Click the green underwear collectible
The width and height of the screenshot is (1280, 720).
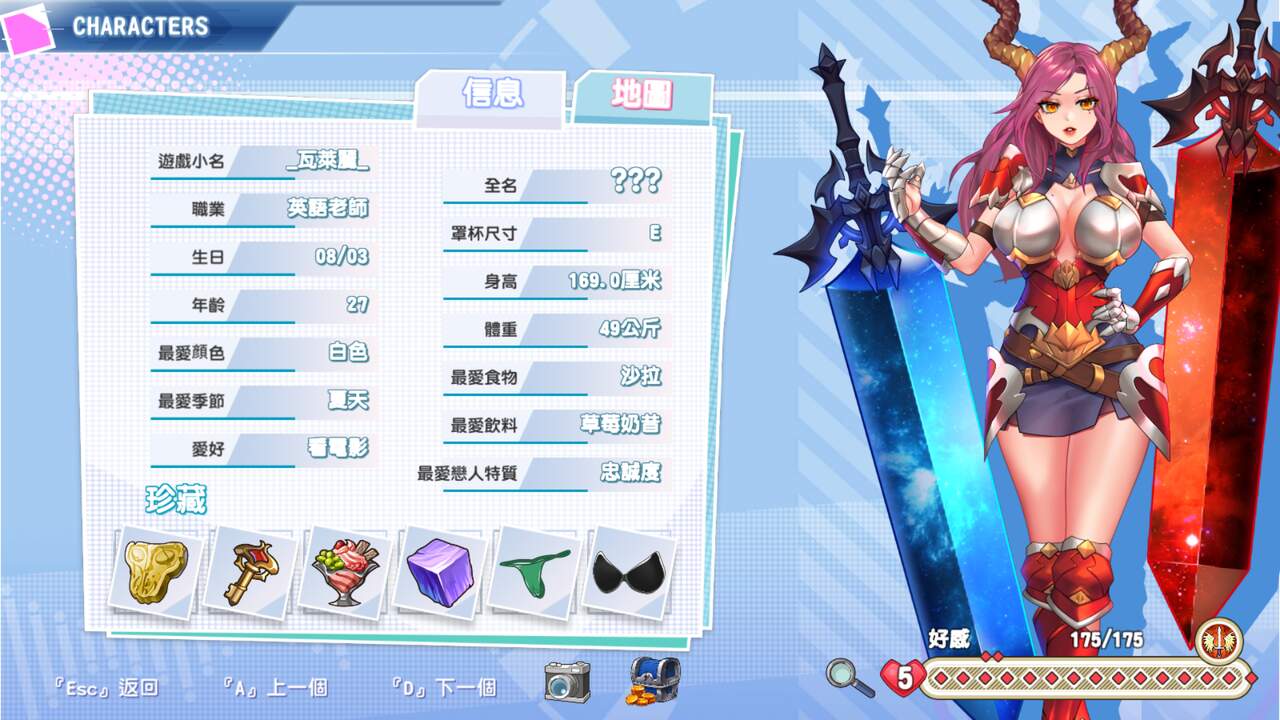[534, 572]
